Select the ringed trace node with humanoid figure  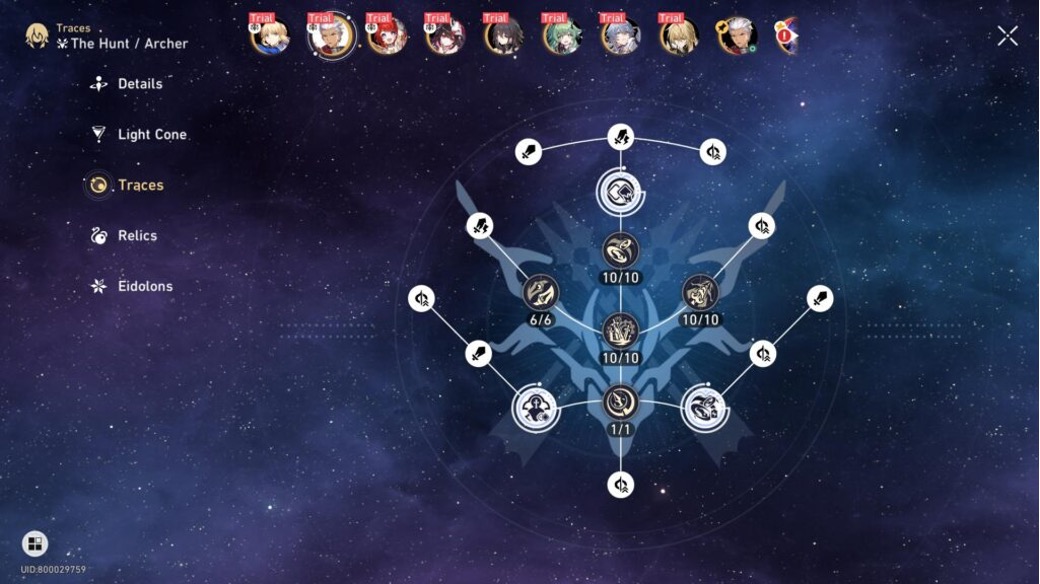click(535, 408)
